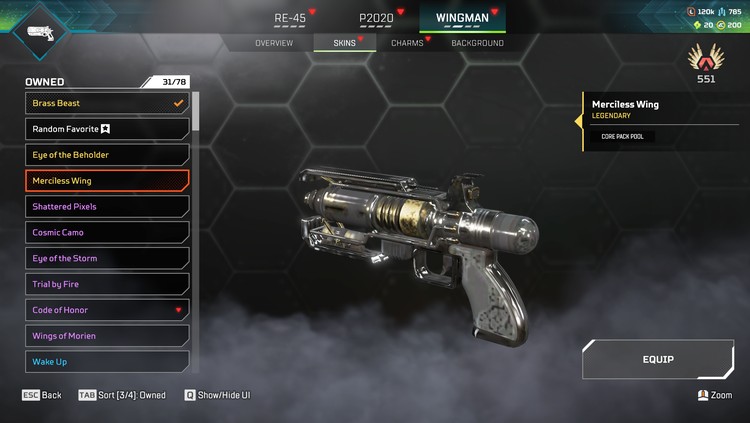Open the Overview tab
Screen dimensions: 750x423
point(274,43)
